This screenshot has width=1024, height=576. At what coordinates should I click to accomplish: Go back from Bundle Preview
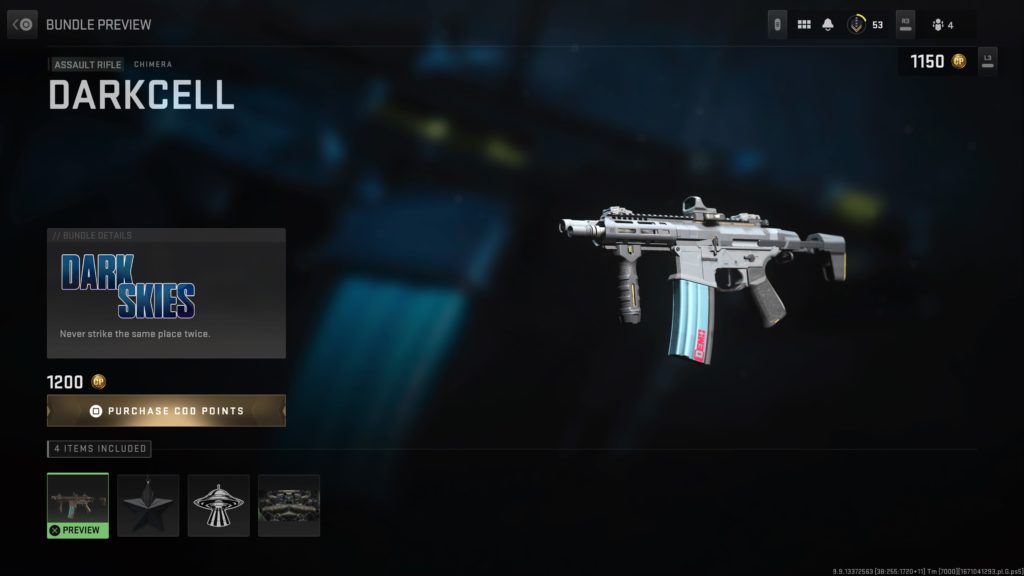point(23,23)
